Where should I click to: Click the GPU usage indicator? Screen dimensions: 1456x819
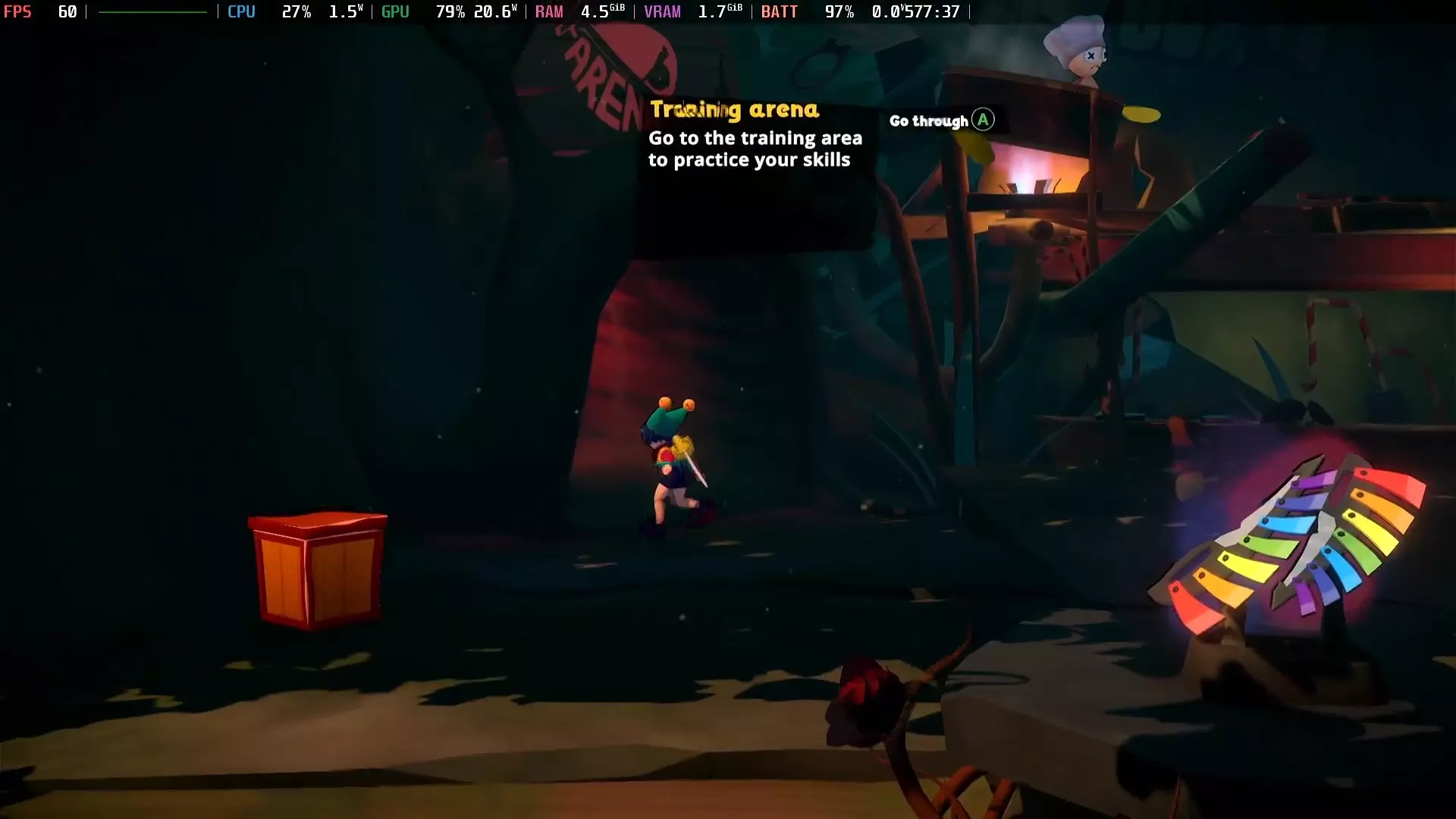pos(395,11)
